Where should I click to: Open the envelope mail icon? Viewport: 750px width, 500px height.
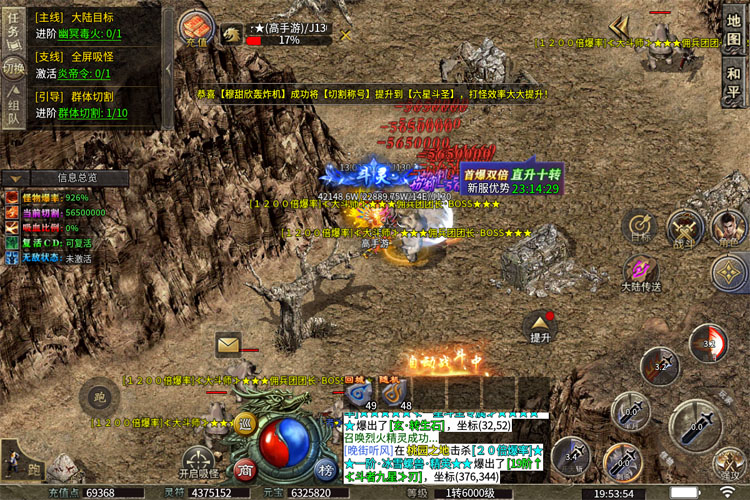[229, 345]
